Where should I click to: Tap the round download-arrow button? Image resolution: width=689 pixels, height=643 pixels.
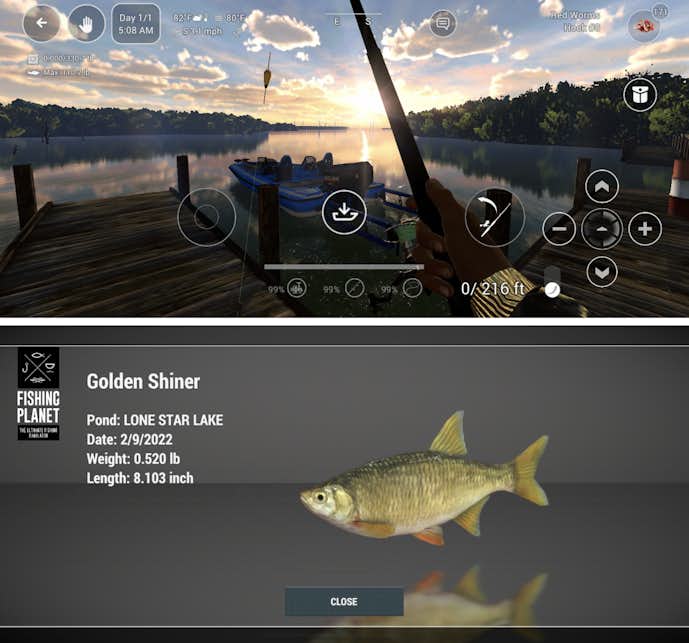pyautogui.click(x=344, y=212)
